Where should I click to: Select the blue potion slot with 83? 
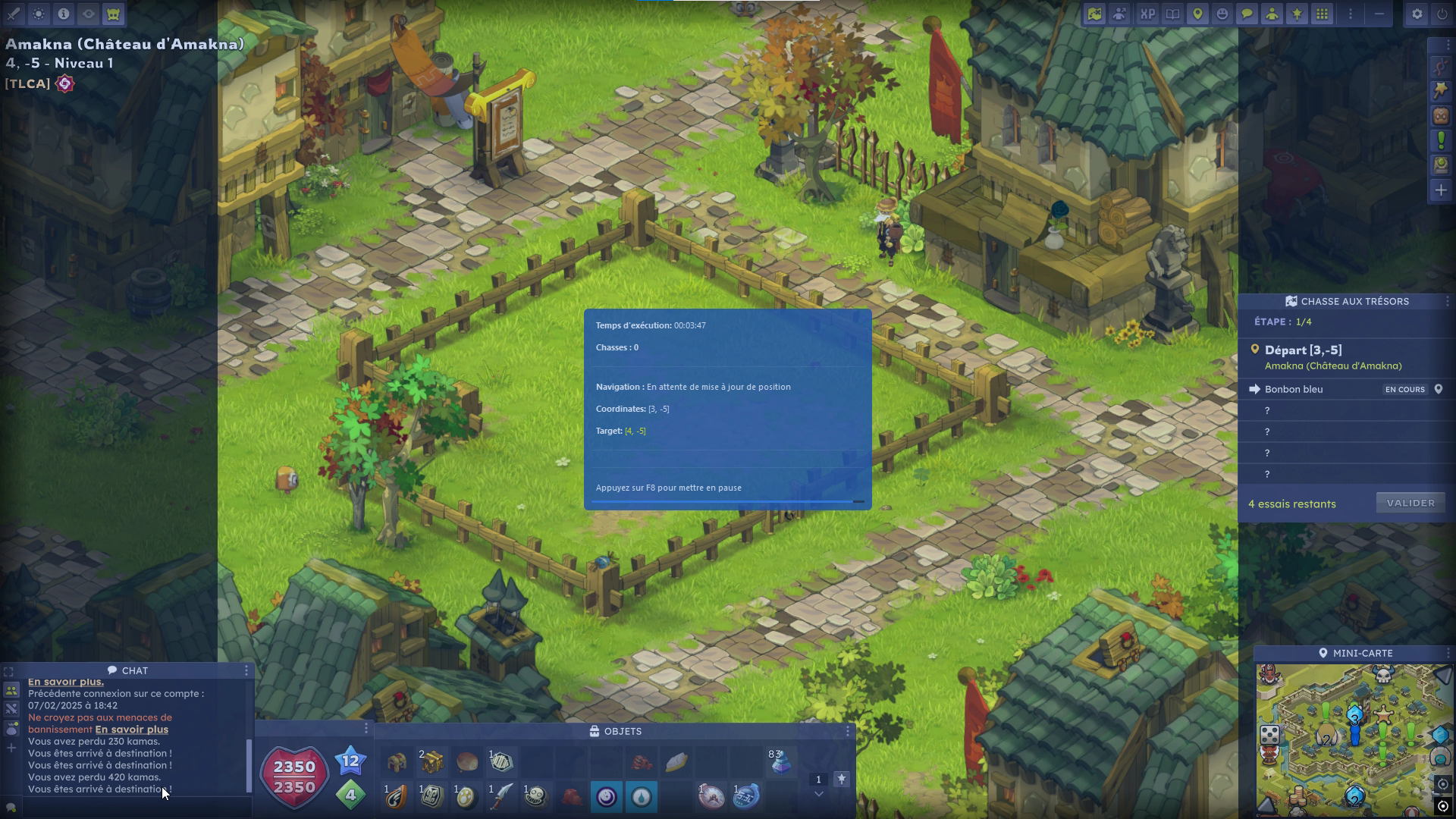780,761
